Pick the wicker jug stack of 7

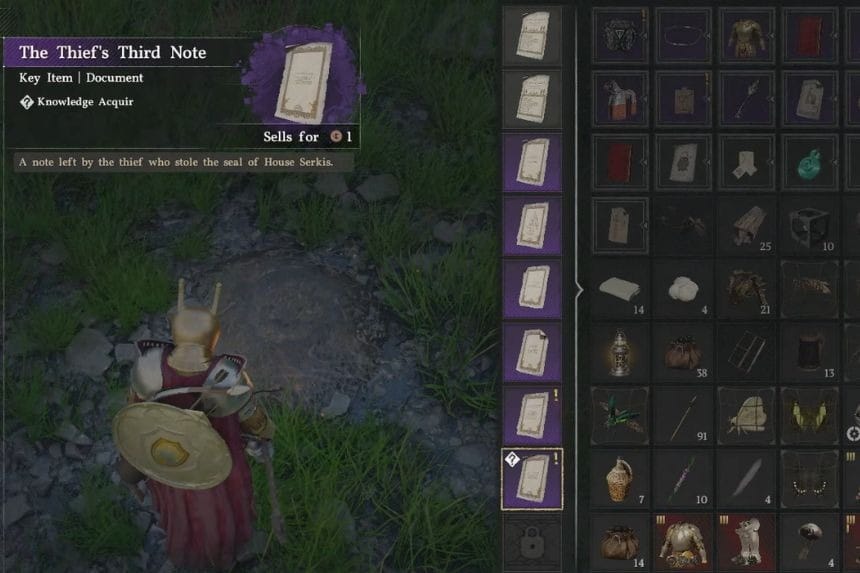pyautogui.click(x=621, y=479)
